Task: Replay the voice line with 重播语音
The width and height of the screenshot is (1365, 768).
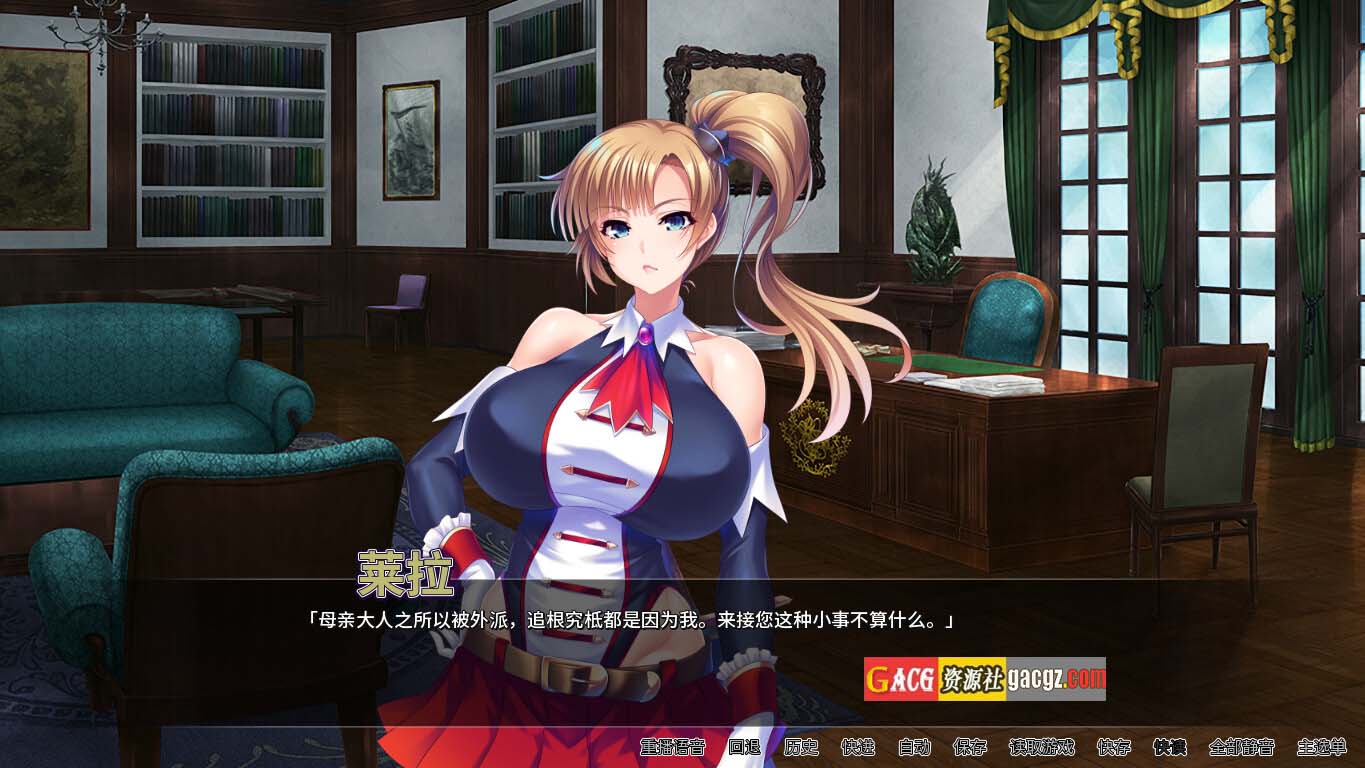Action: (673, 747)
